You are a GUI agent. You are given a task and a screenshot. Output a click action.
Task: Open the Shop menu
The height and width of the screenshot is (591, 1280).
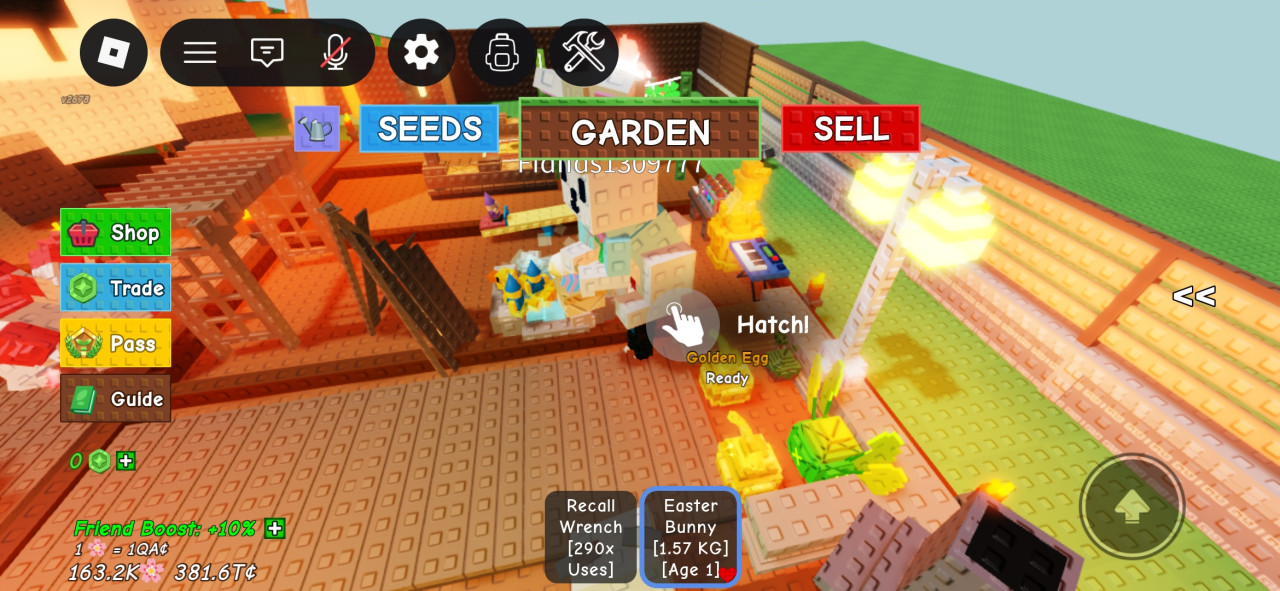pos(116,232)
